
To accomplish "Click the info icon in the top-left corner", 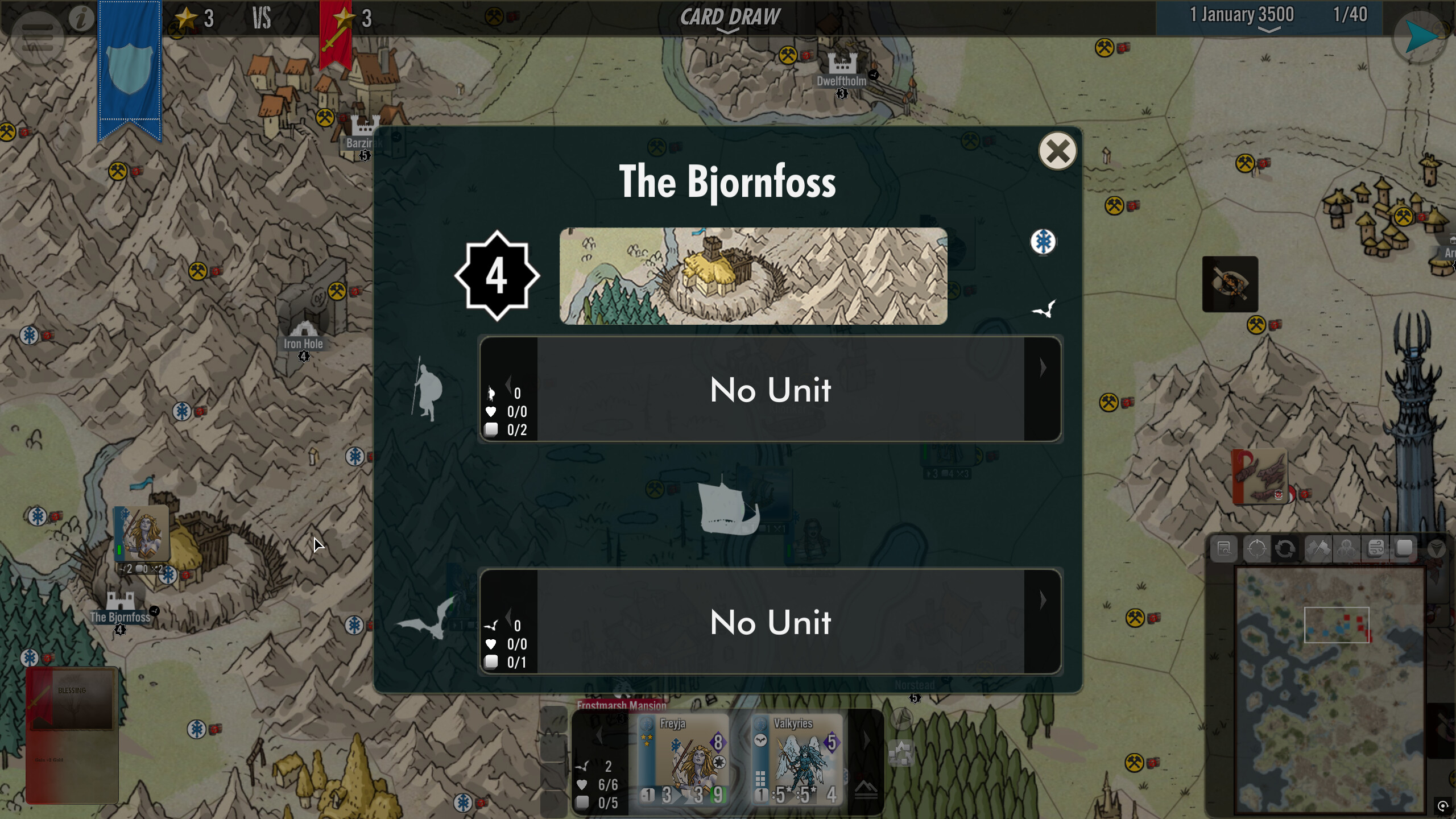I will (x=81, y=18).
